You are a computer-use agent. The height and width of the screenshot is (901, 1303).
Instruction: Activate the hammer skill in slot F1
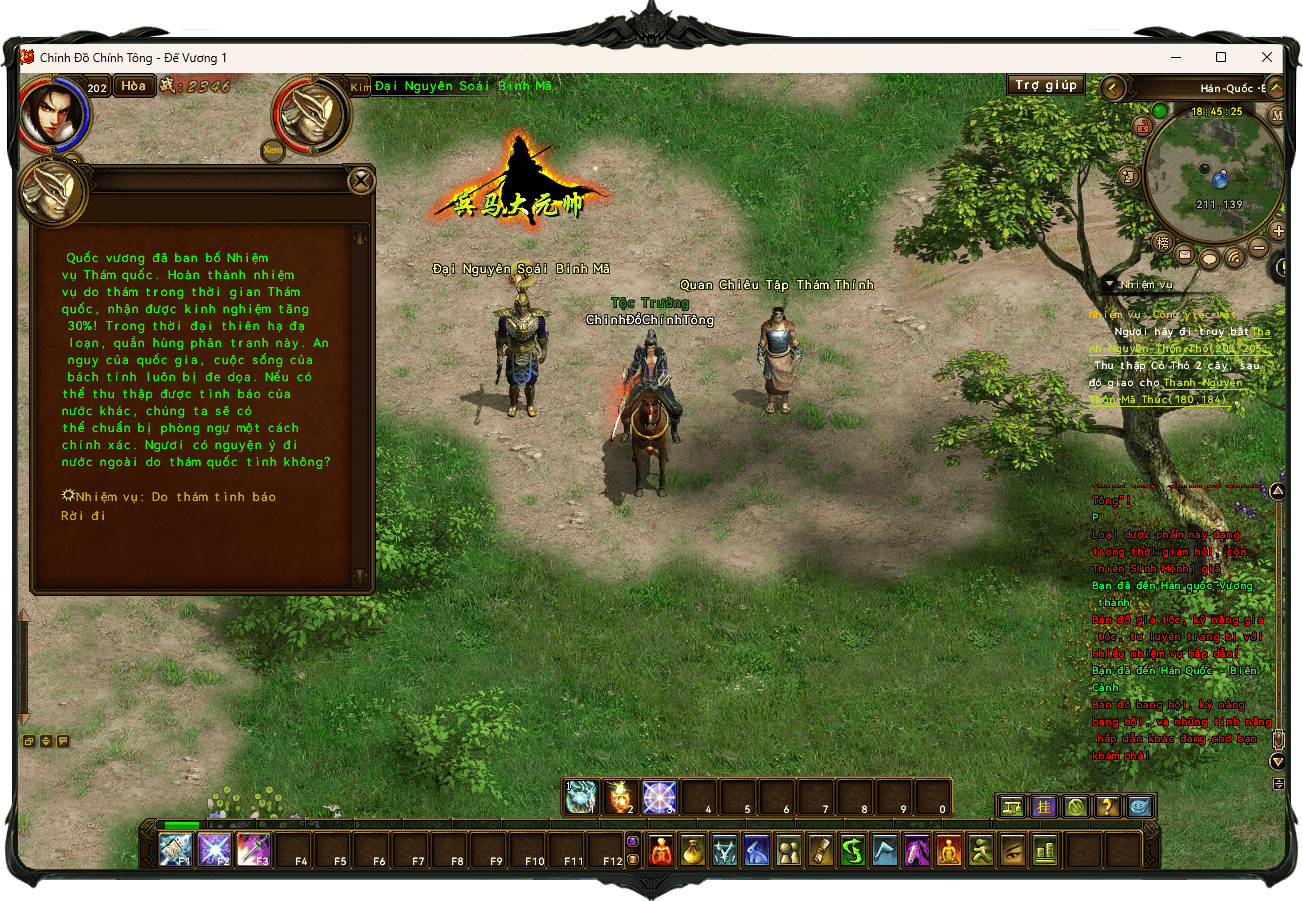pyautogui.click(x=175, y=850)
